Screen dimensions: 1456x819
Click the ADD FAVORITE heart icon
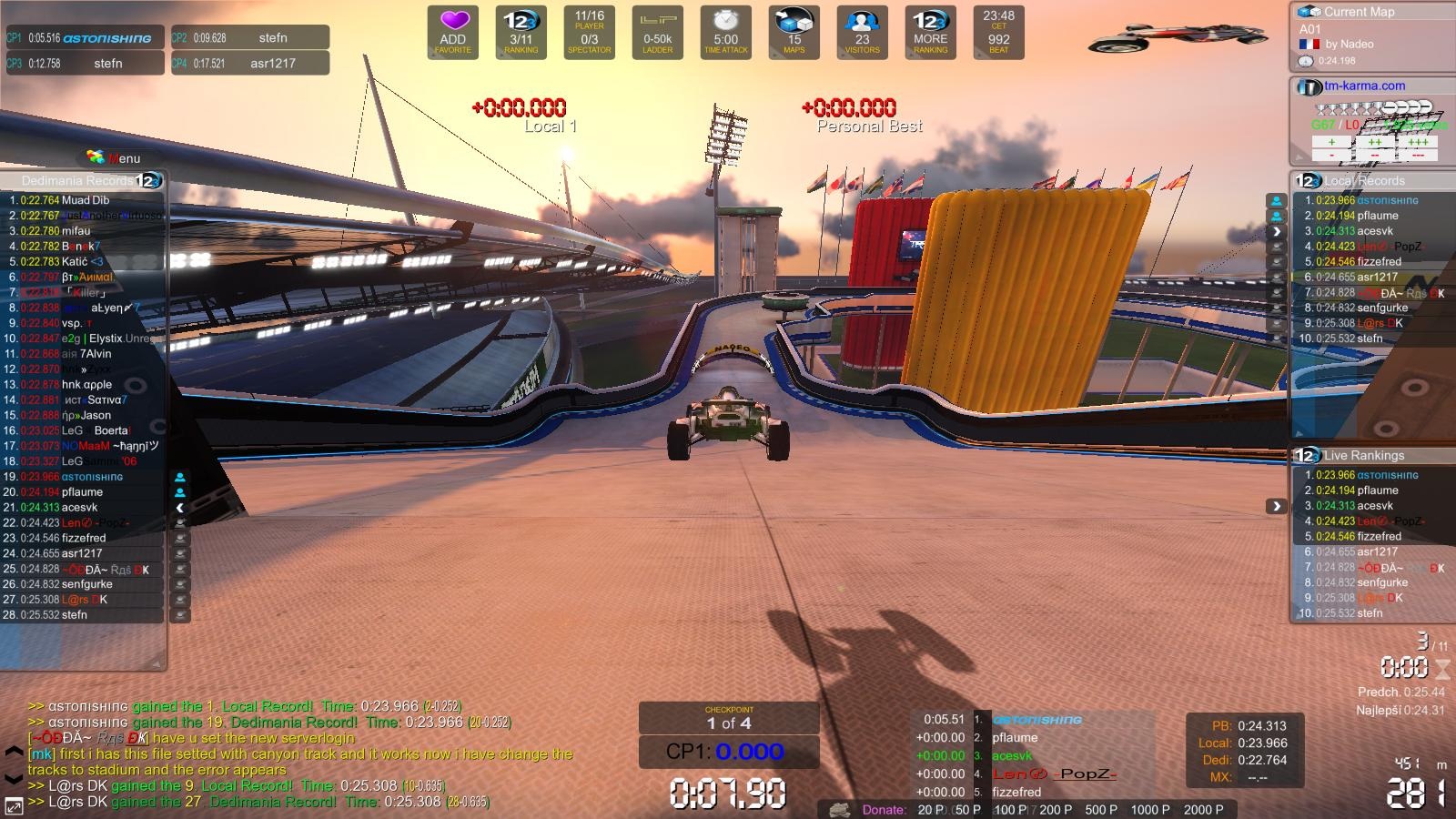[x=452, y=30]
